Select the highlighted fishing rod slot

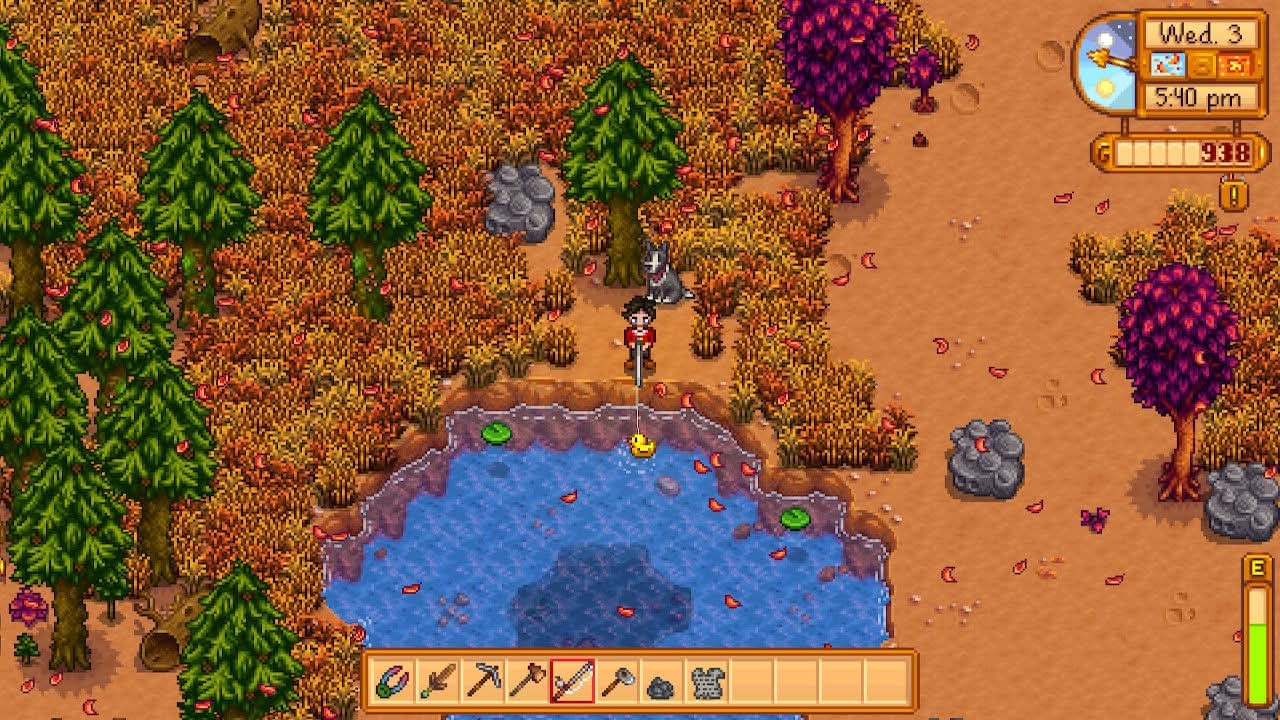coord(573,682)
